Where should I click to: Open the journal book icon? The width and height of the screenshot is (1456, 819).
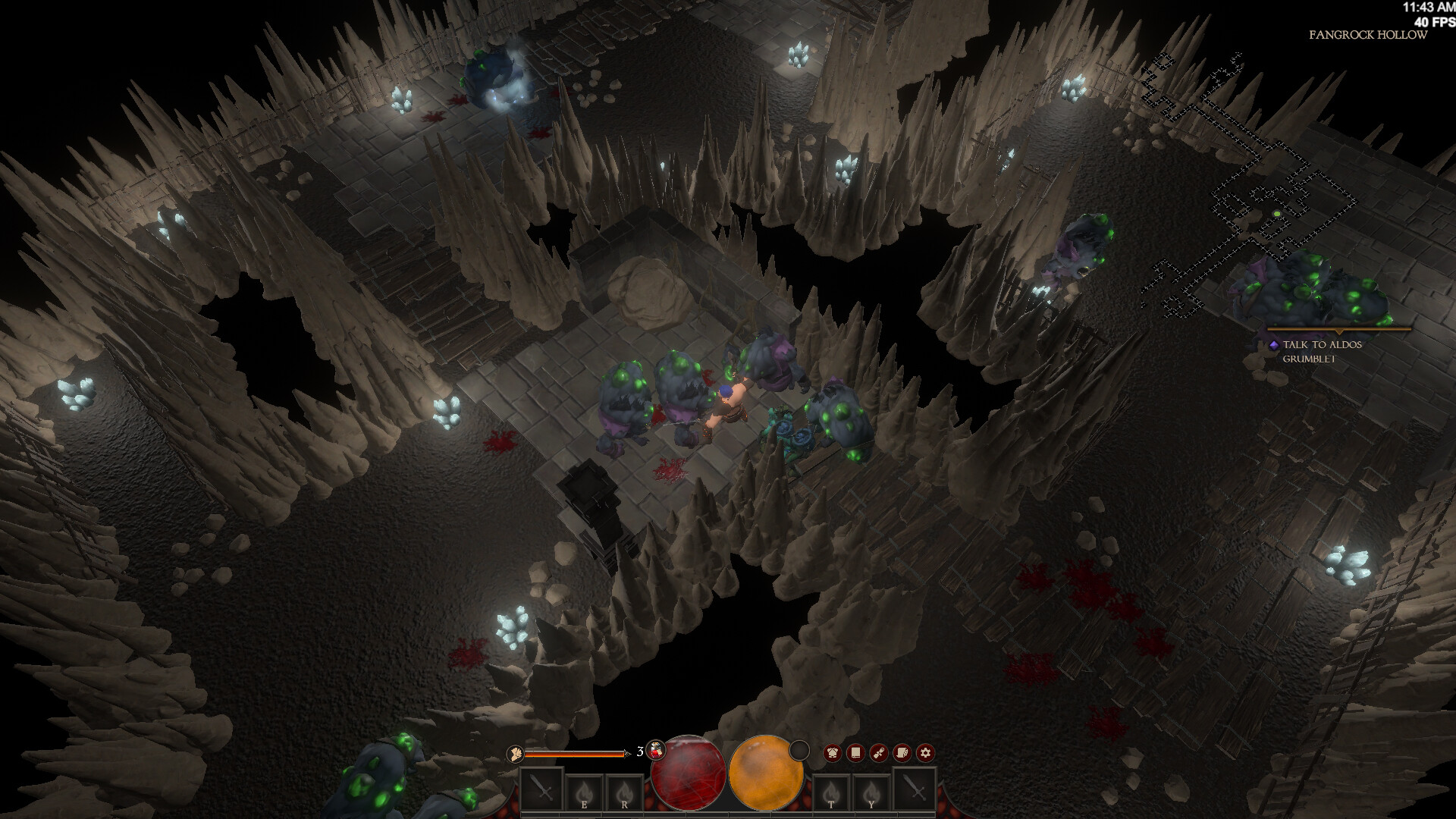(855, 753)
